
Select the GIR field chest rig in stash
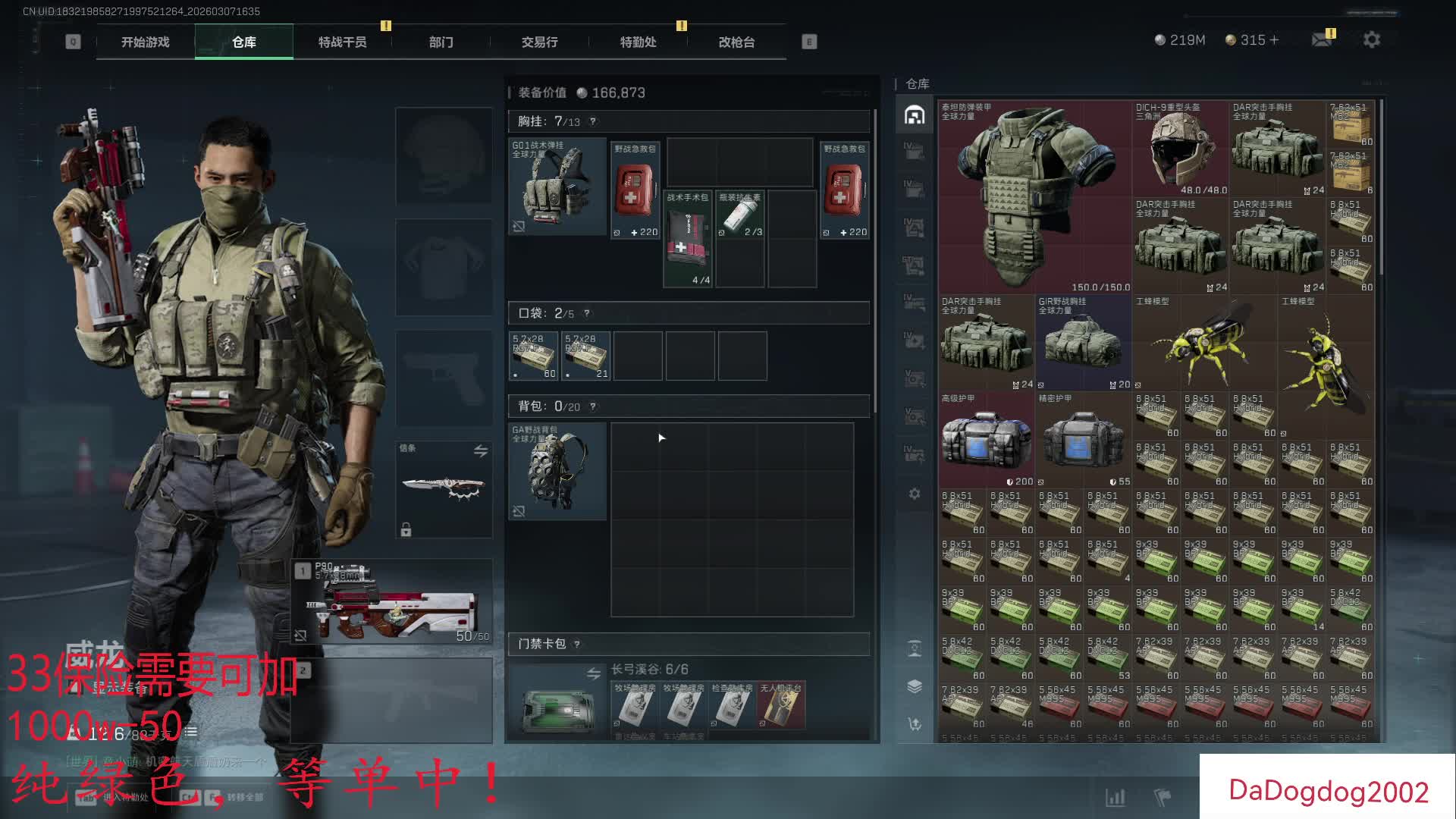tap(1083, 343)
